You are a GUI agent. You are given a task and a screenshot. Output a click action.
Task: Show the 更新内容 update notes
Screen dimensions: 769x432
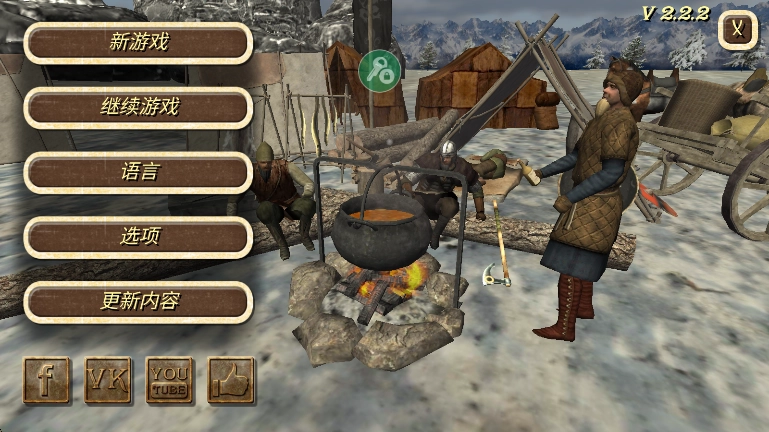point(138,302)
